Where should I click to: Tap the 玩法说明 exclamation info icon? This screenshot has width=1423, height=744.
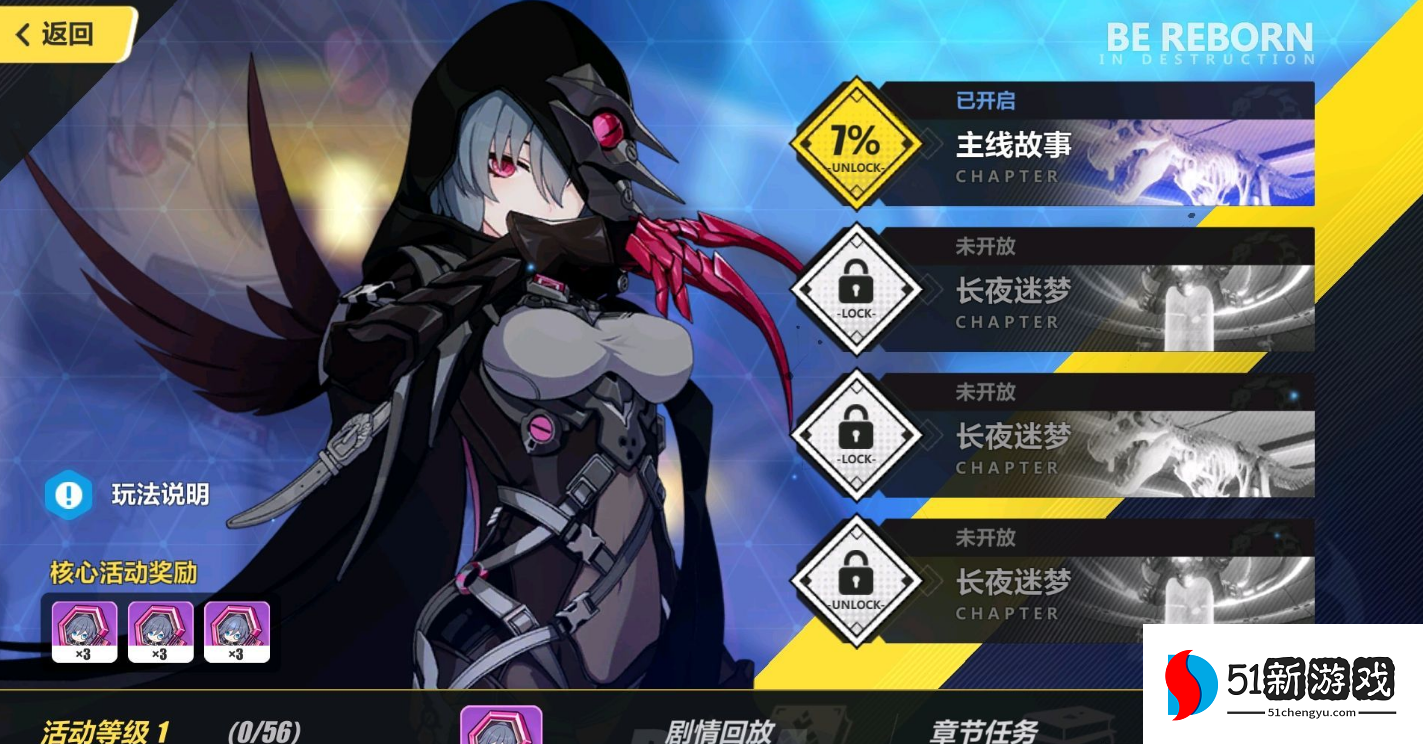coord(66,494)
